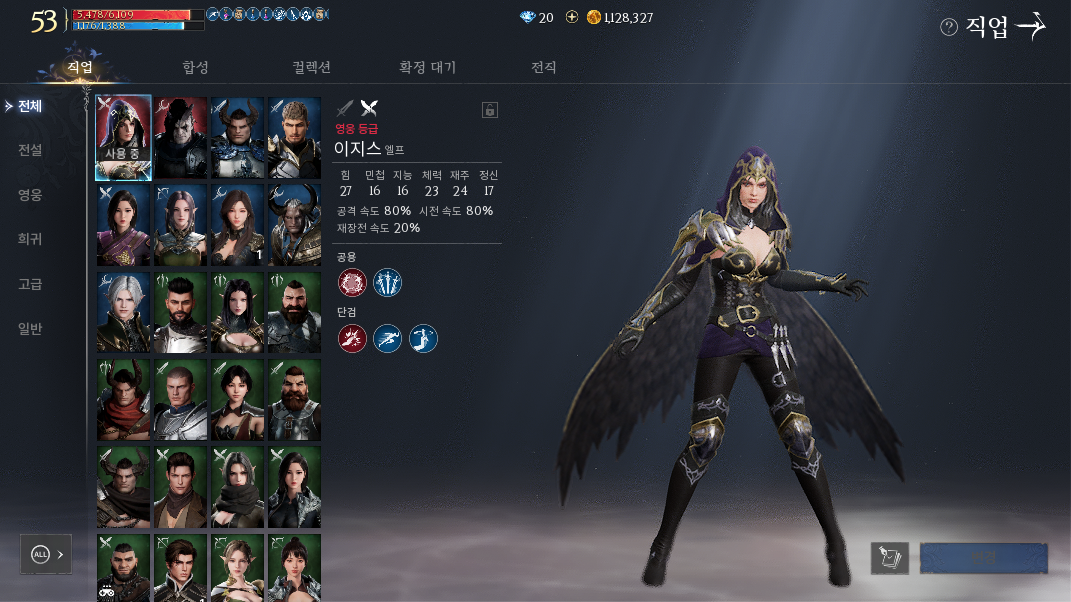Viewport: 1071px width, 602px height.
Task: Filter classes by 전설 grade
Action: [30, 150]
